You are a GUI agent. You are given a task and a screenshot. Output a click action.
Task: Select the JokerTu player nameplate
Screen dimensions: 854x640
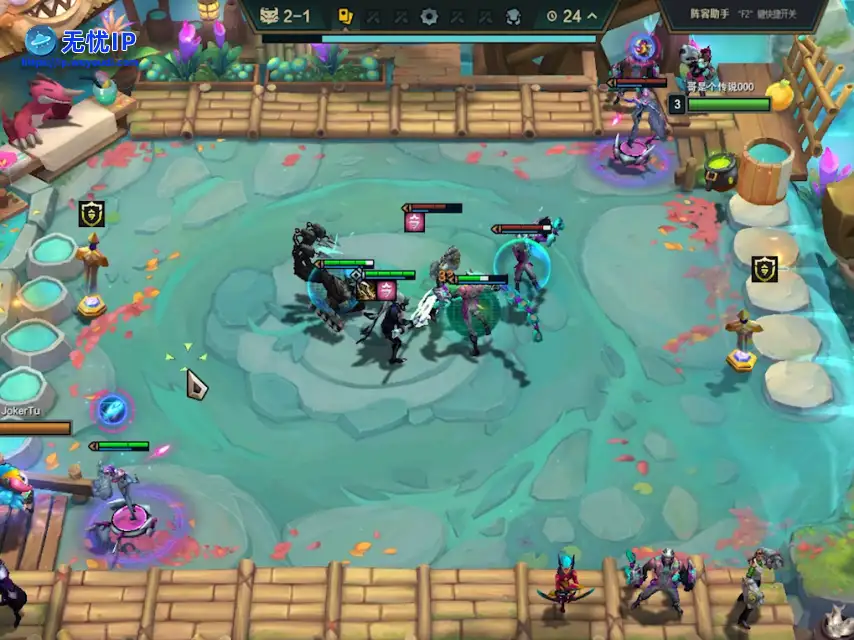[22, 410]
